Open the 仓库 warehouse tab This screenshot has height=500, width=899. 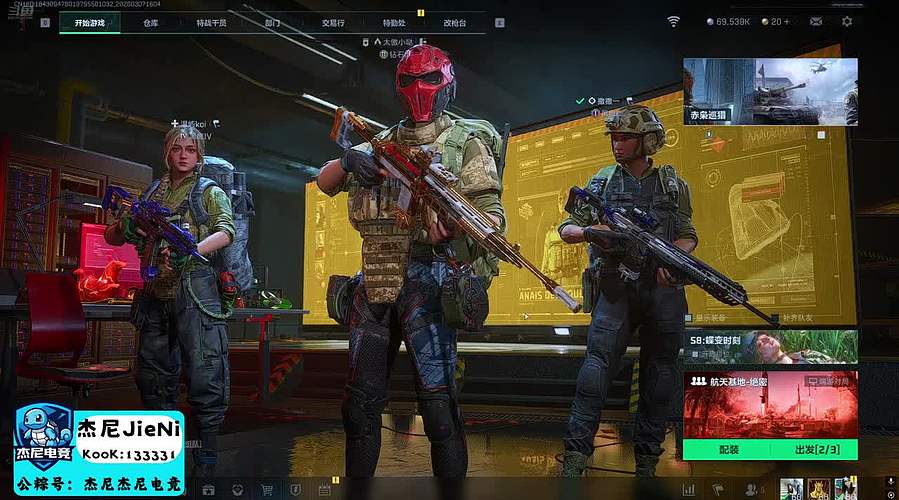click(151, 22)
